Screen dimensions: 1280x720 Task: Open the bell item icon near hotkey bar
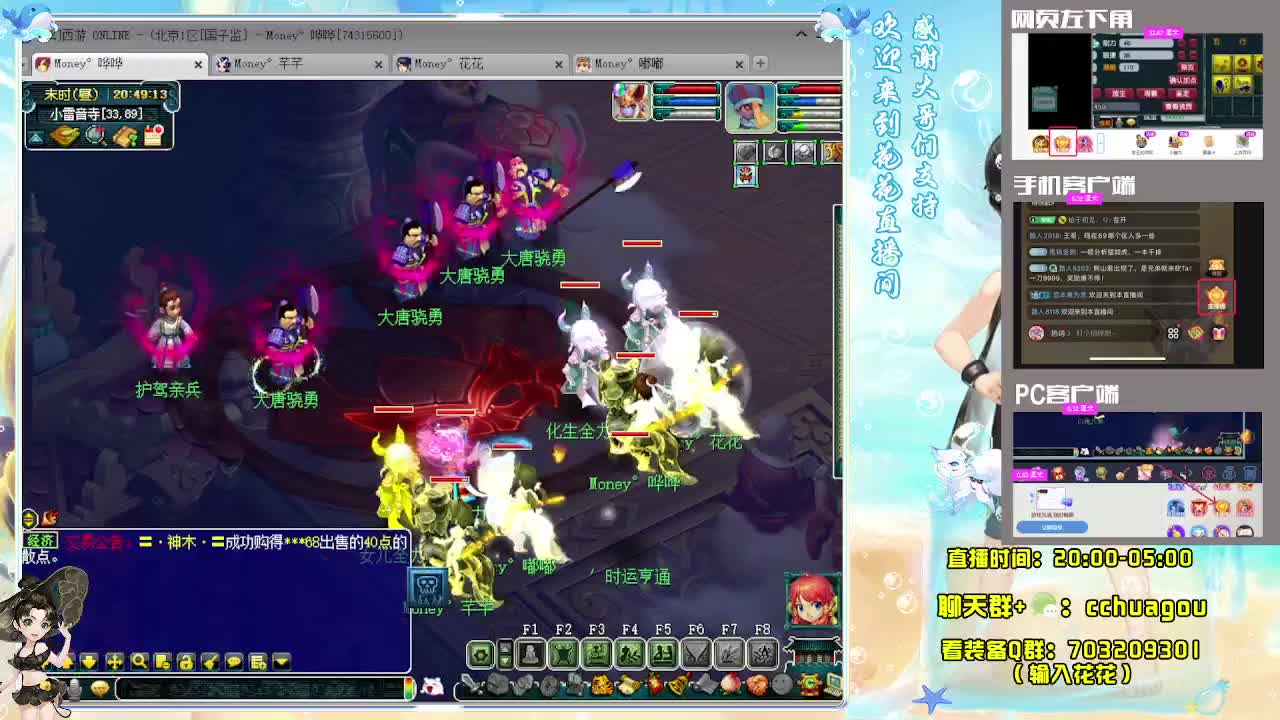click(679, 685)
